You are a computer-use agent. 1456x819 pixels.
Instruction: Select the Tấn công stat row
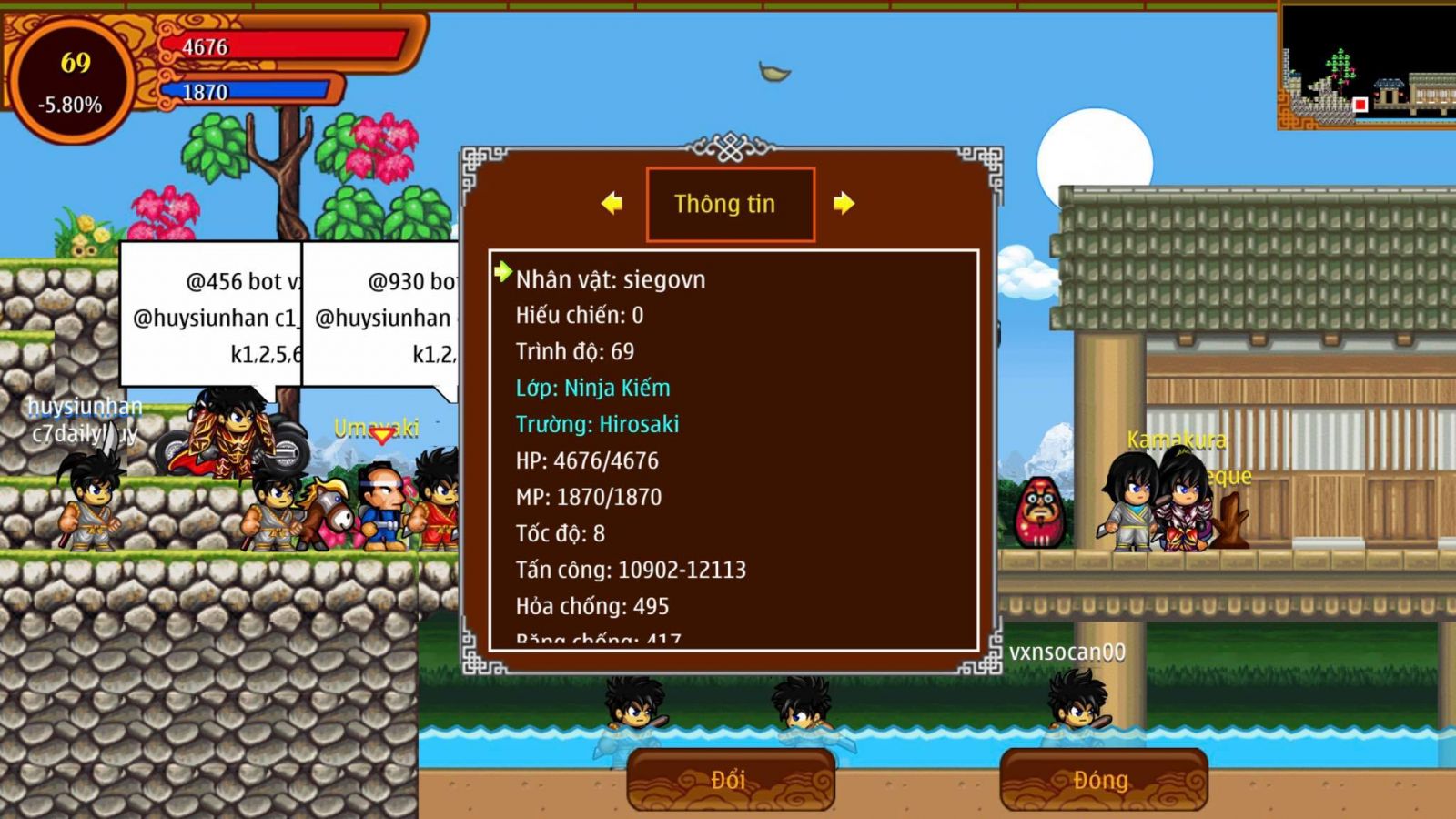tap(631, 570)
